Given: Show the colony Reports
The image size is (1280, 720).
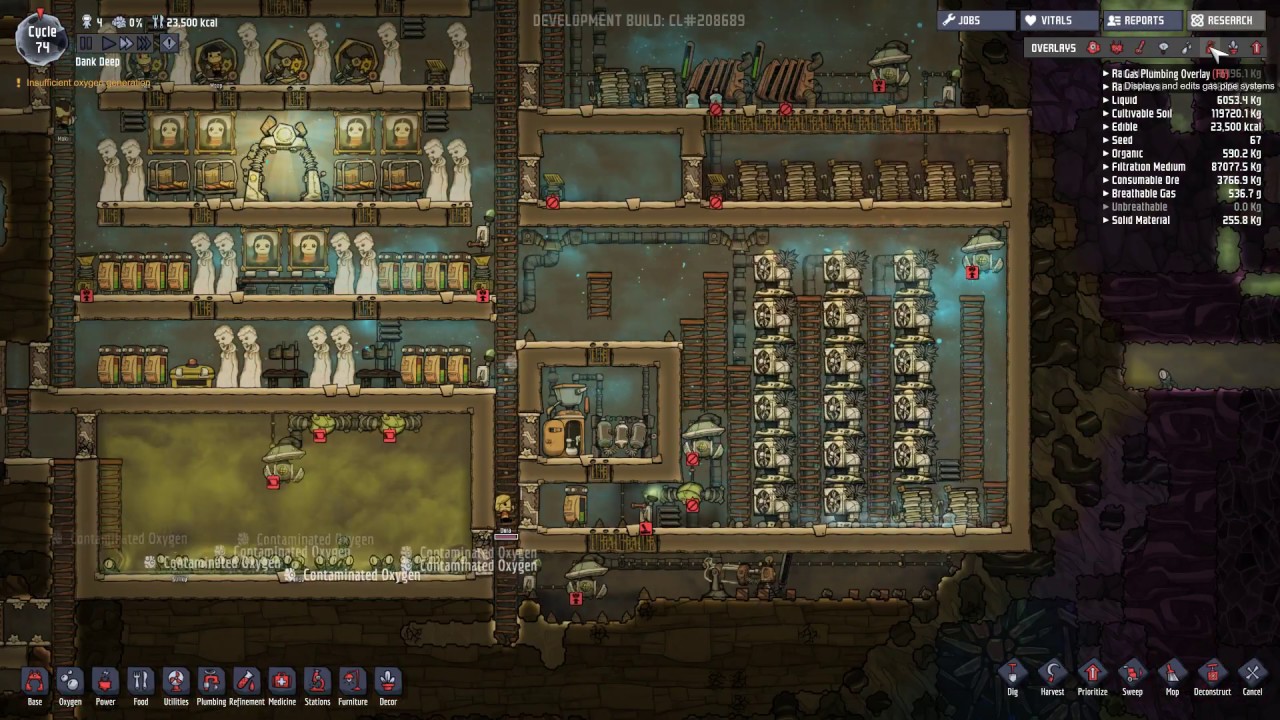Looking at the screenshot, I should tap(1142, 20).
